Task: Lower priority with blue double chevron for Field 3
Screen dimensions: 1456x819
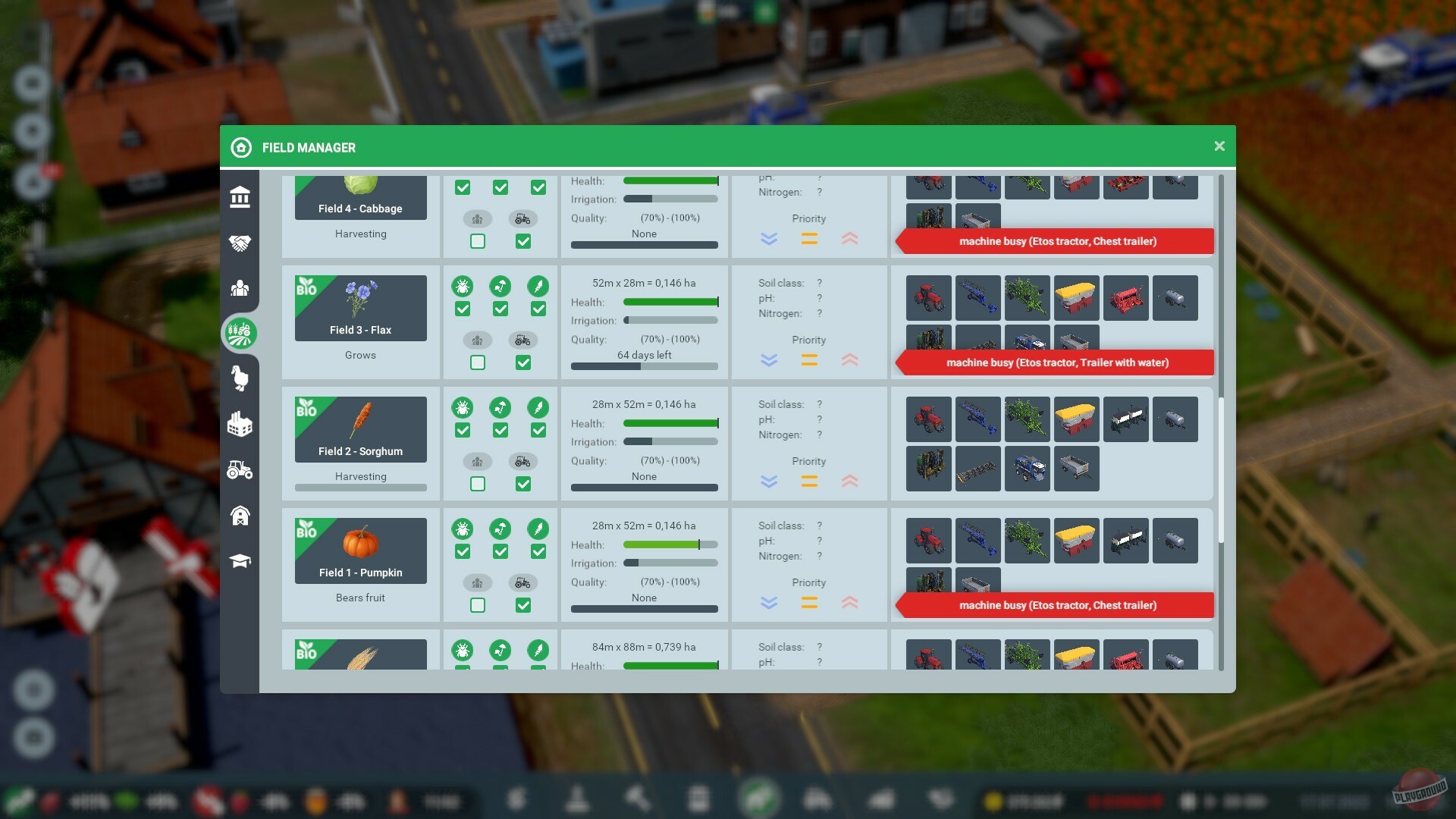Action: click(x=769, y=361)
